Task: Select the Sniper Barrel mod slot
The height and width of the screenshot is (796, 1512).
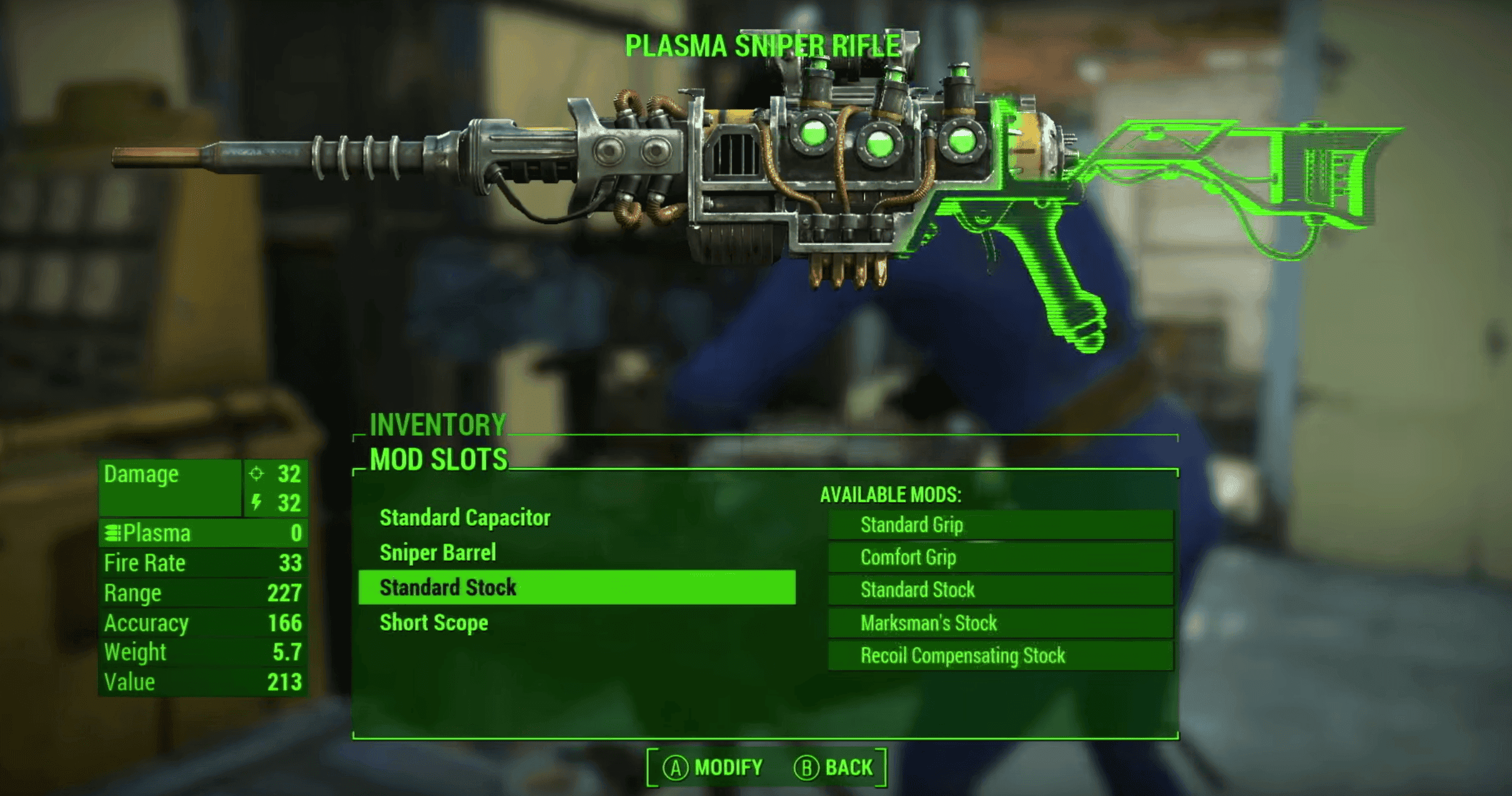Action: (x=438, y=553)
